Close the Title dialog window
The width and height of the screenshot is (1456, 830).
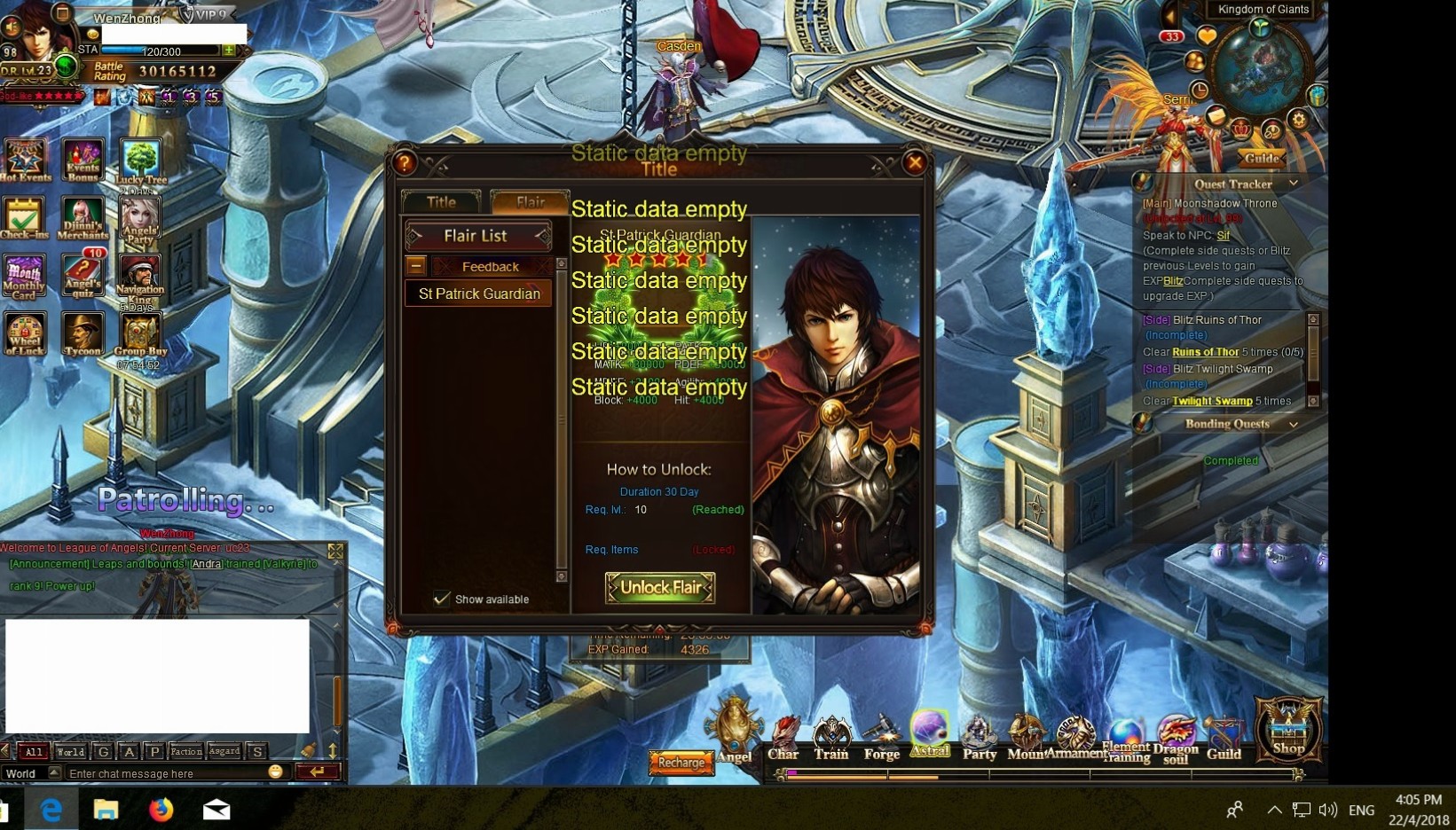point(915,162)
